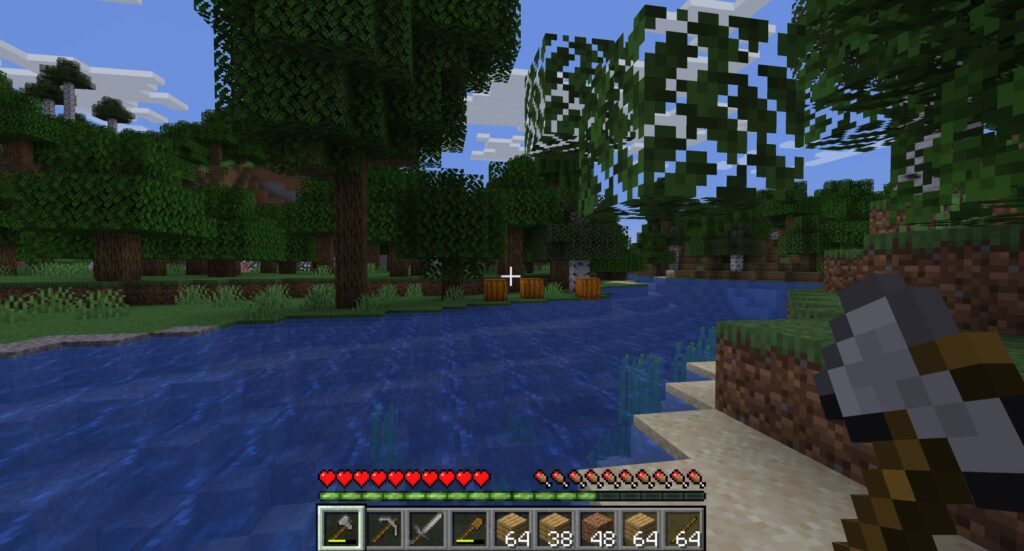Switch to the wooden shovel slot
Screen dimensions: 1024x551
tap(468, 528)
